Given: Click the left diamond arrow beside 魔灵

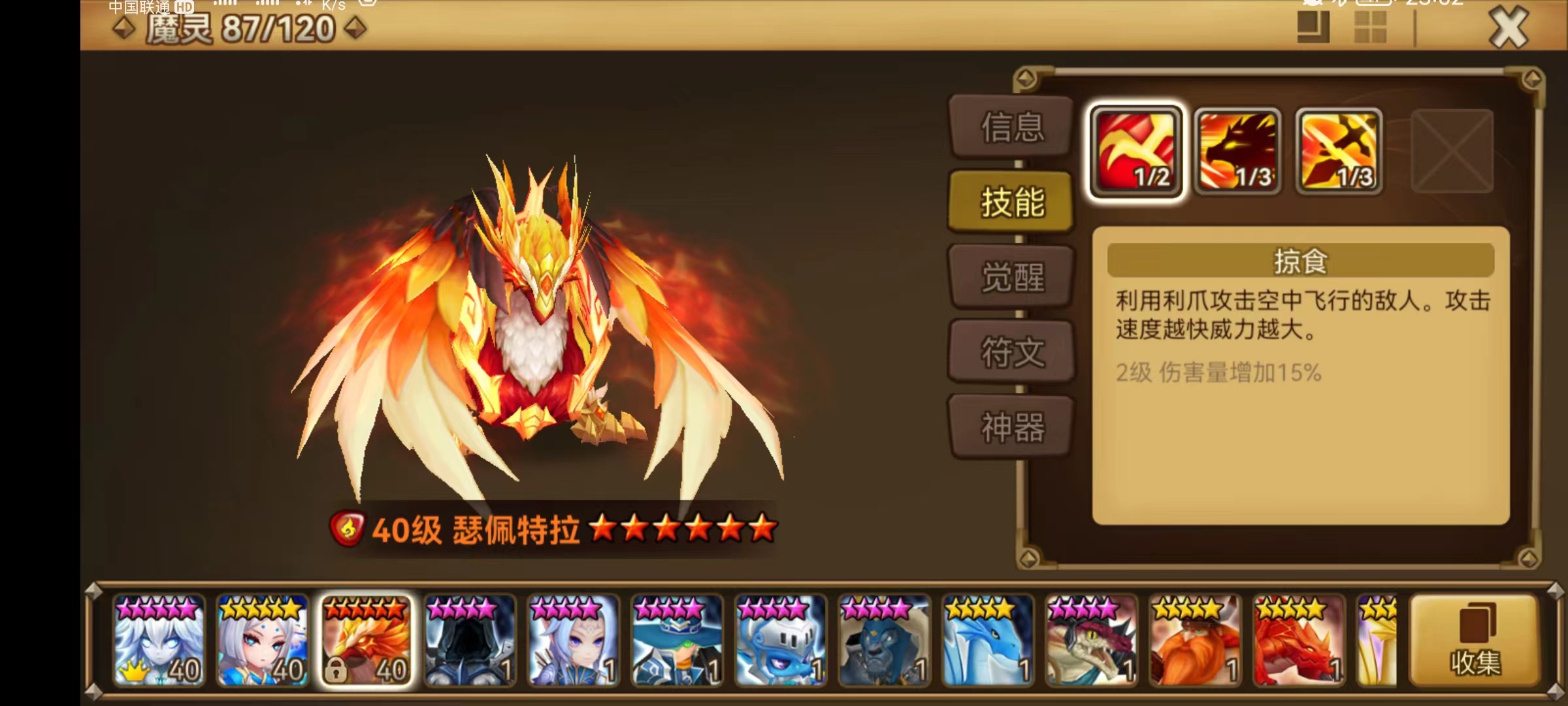Looking at the screenshot, I should (122, 27).
